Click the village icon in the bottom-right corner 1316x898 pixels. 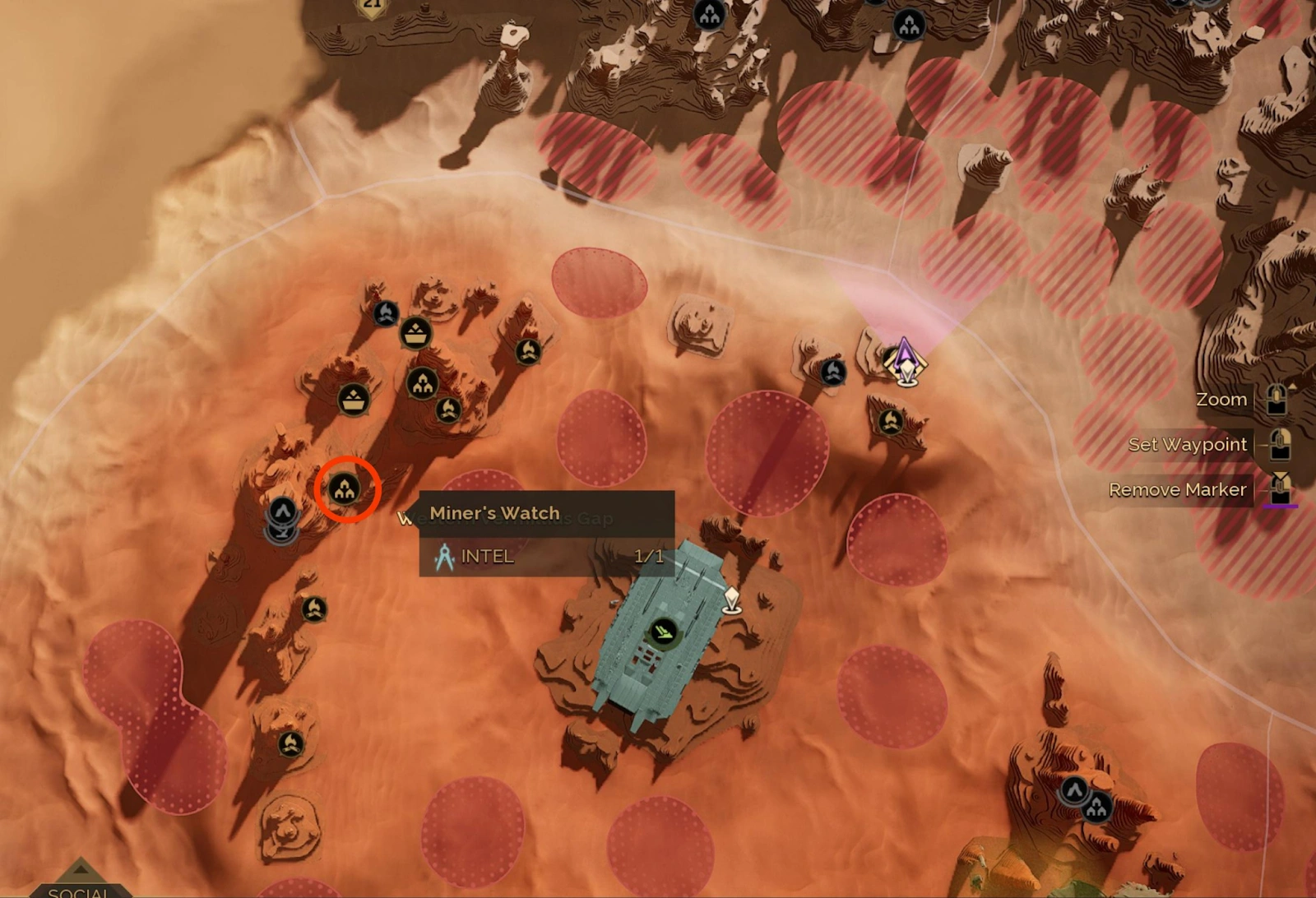(1098, 808)
